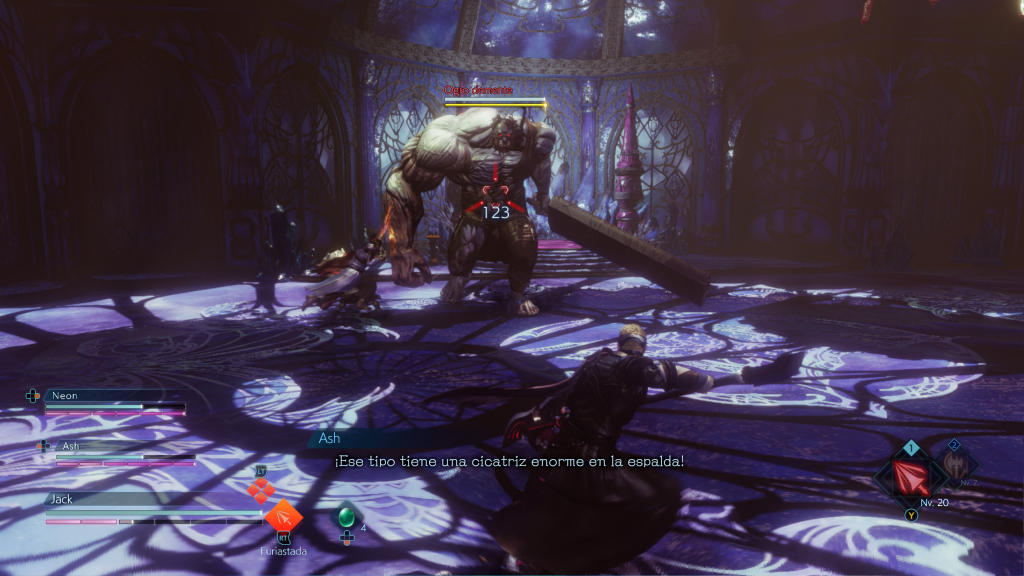The width and height of the screenshot is (1024, 576).
Task: Select the red lance job in slot 1
Action: [911, 478]
